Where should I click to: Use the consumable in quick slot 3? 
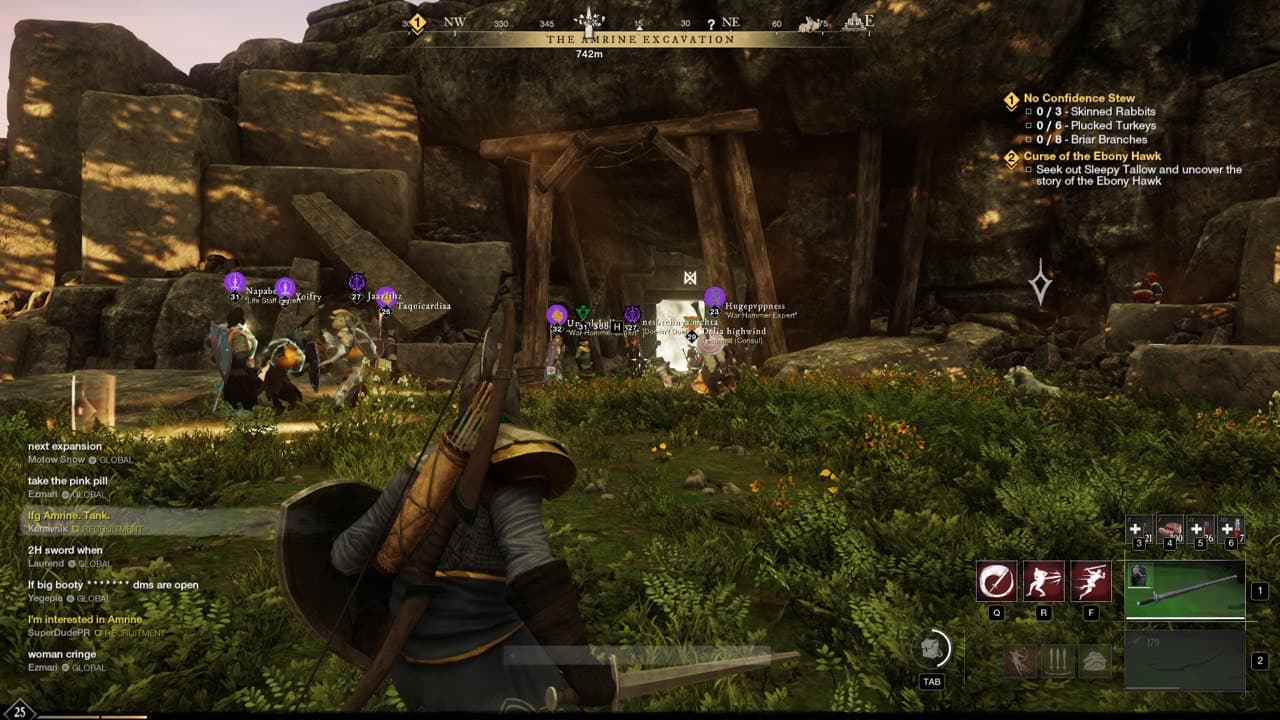pyautogui.click(x=1137, y=528)
